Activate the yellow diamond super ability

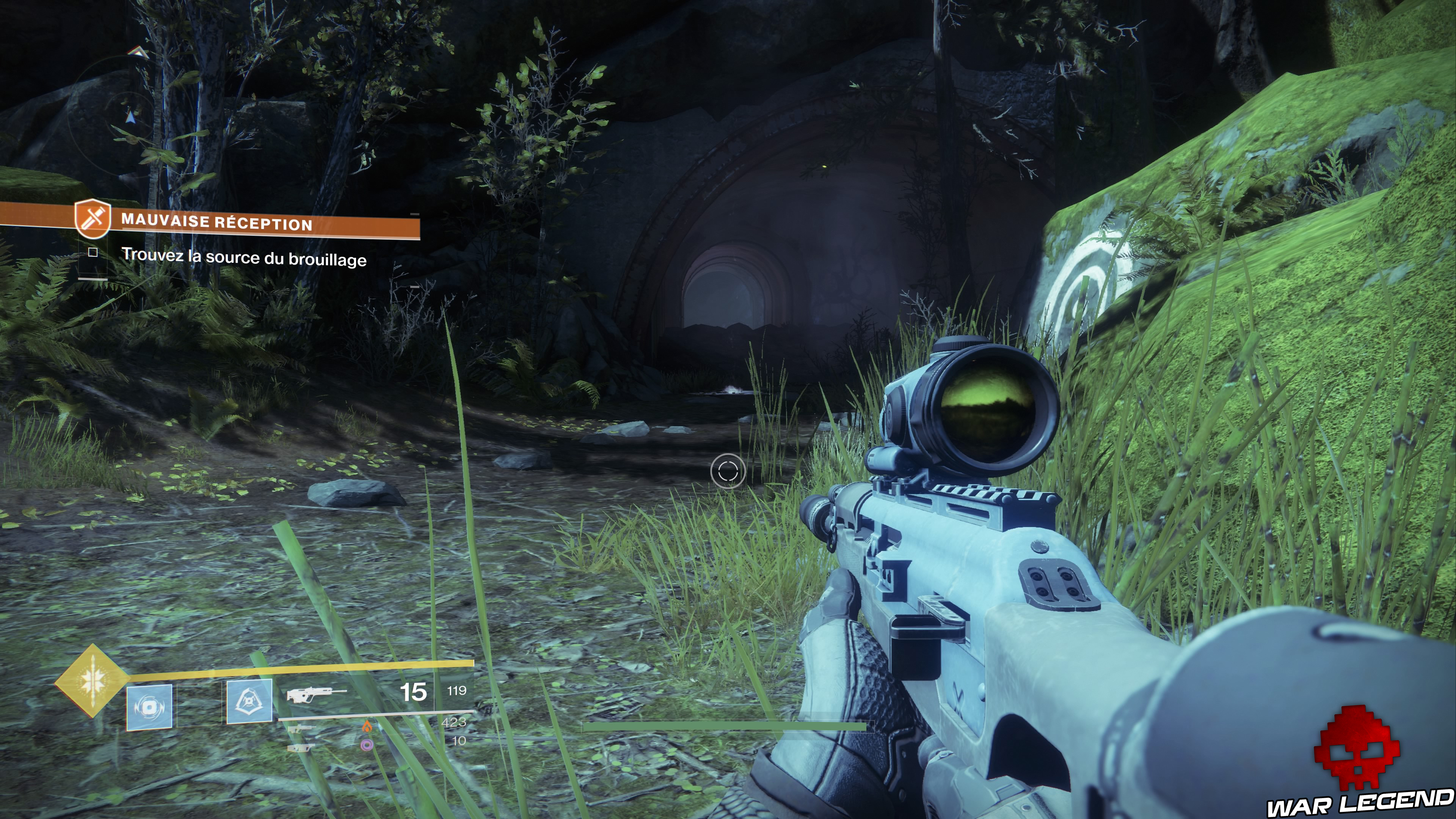(x=91, y=681)
